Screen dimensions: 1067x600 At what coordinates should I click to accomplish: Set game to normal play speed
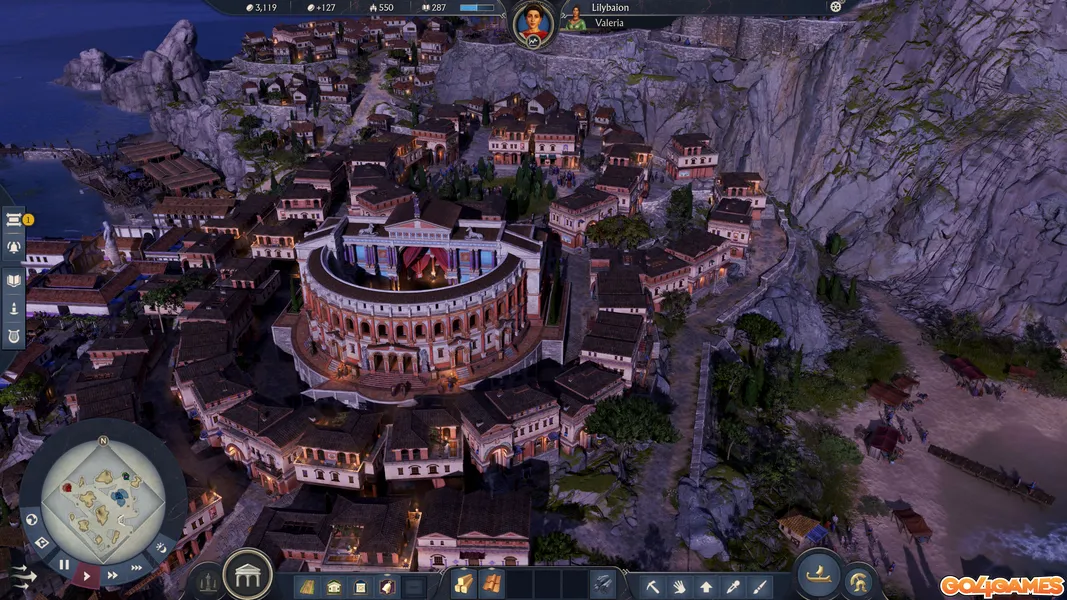87,575
